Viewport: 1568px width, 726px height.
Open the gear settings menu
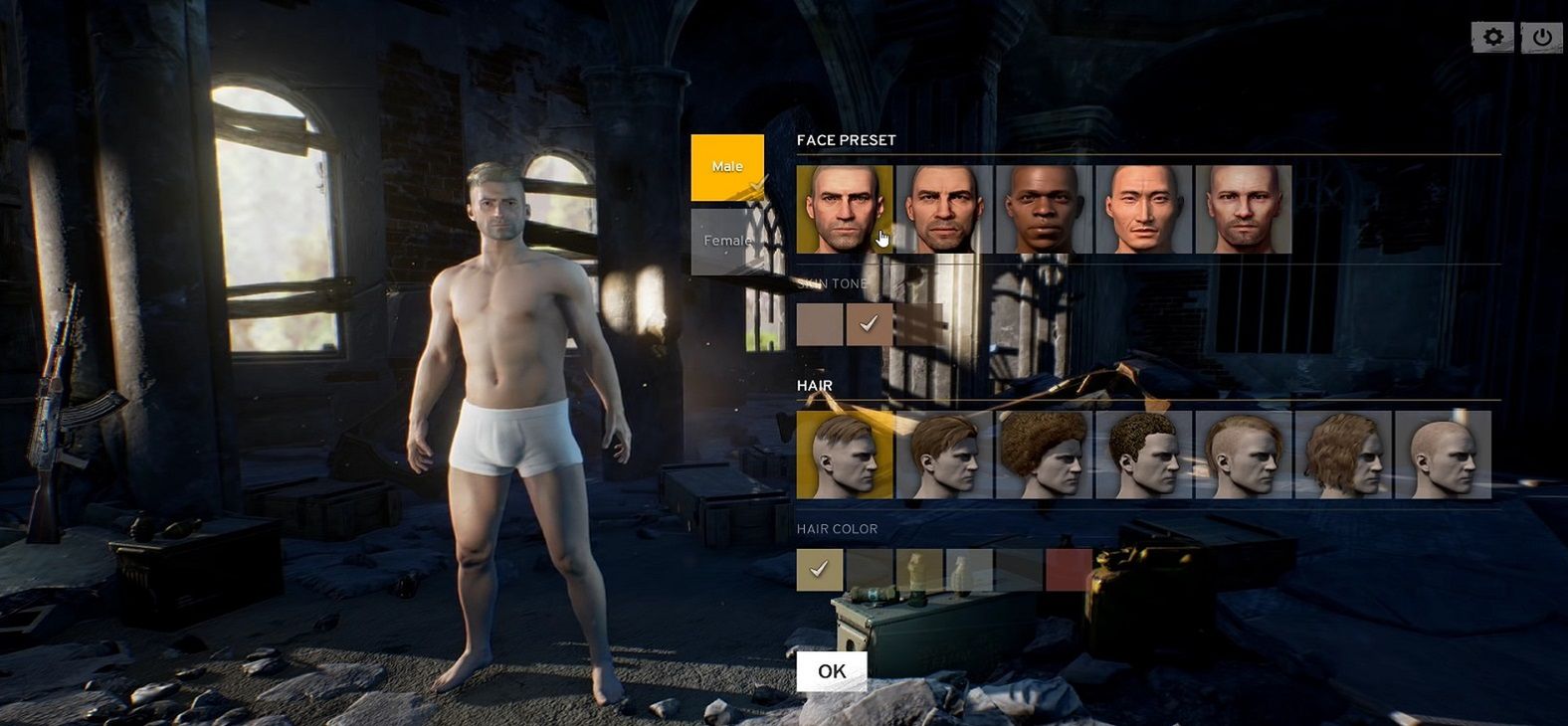(x=1492, y=38)
